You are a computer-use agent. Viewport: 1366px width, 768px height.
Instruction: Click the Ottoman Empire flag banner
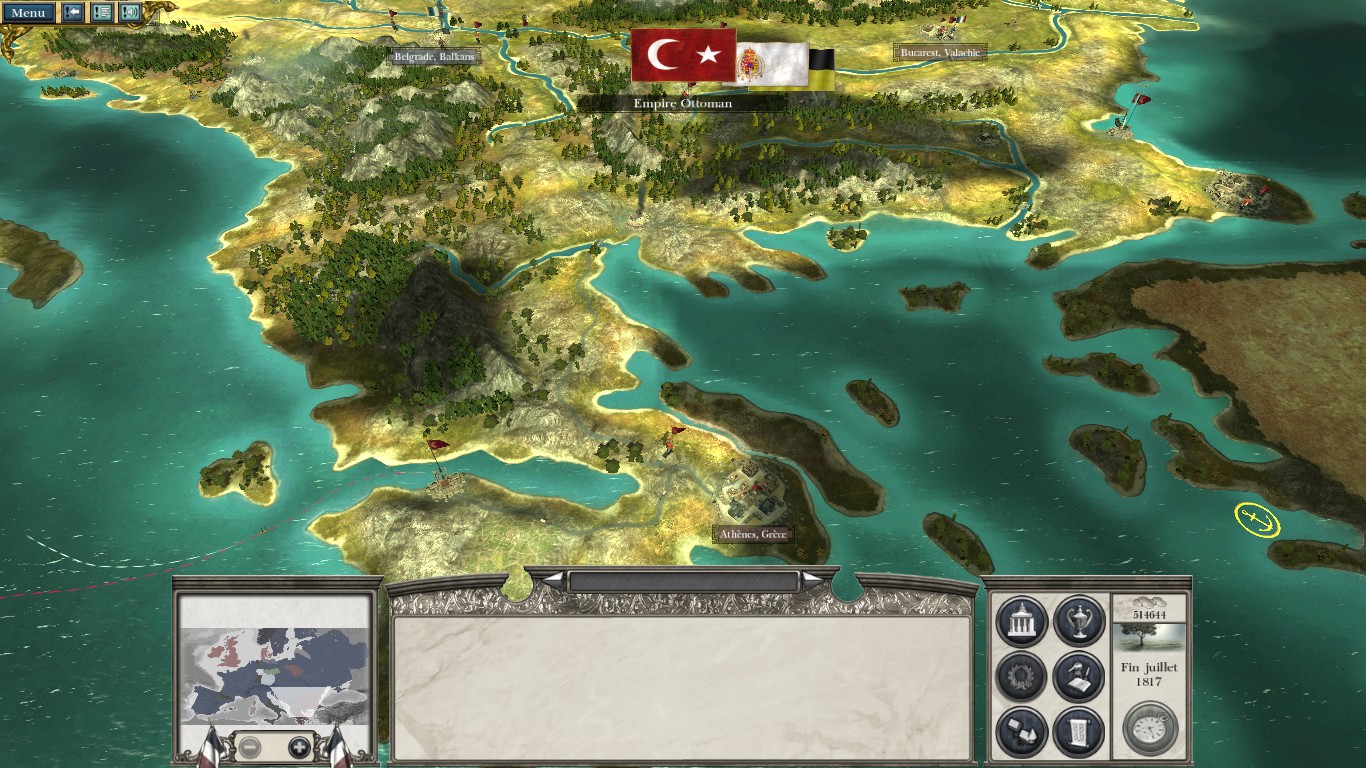[x=683, y=56]
